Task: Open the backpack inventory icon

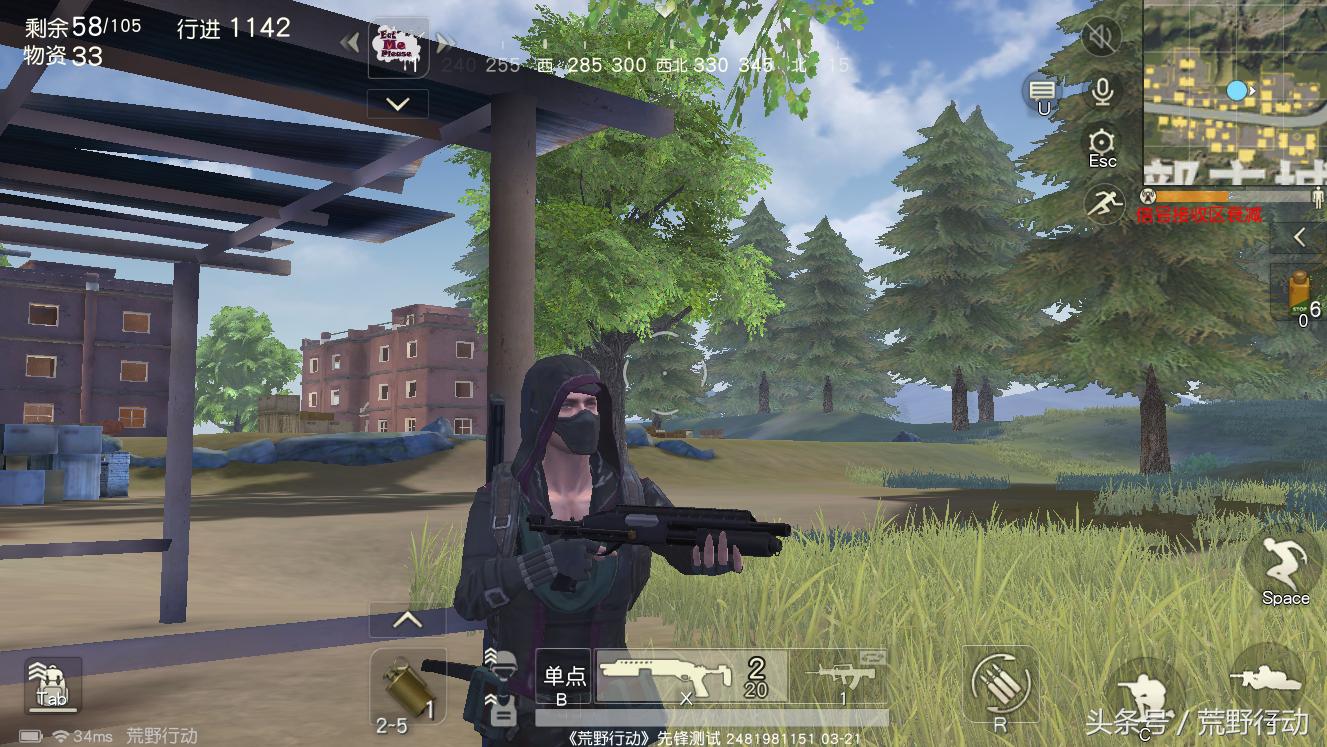Action: pyautogui.click(x=52, y=685)
